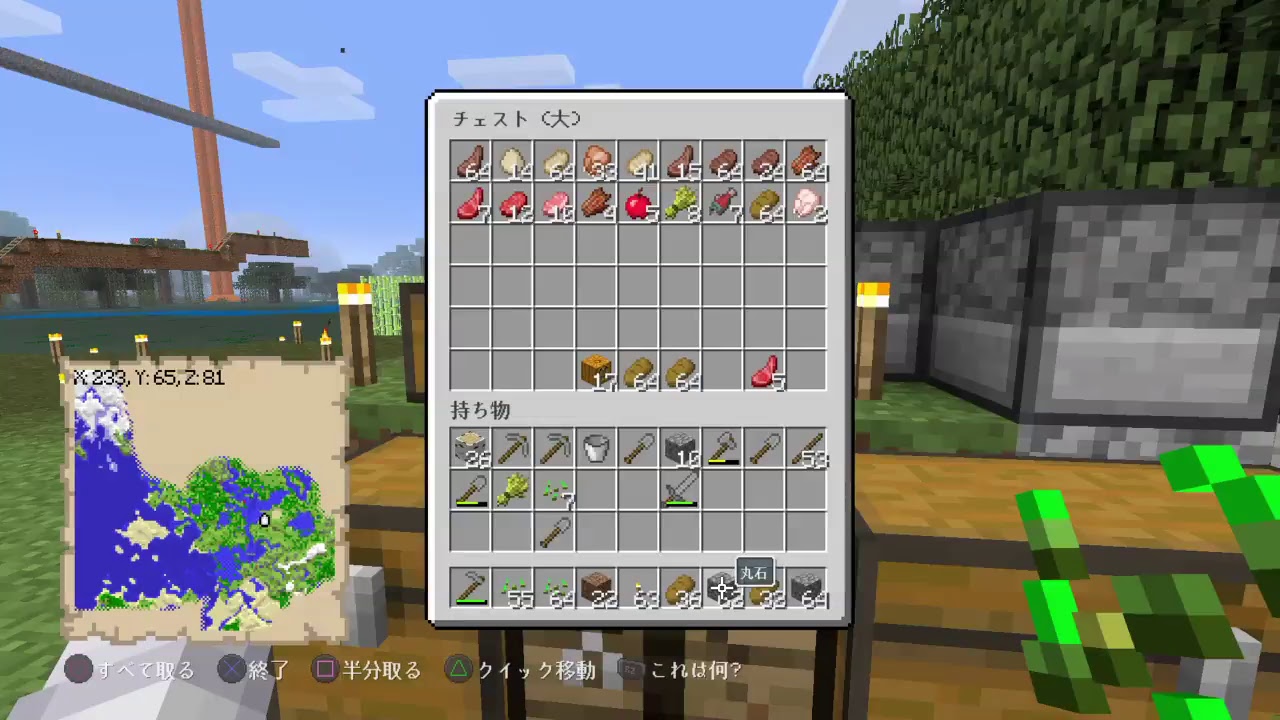Select the dirt block in the hotbar
1280x720 pixels.
click(597, 588)
